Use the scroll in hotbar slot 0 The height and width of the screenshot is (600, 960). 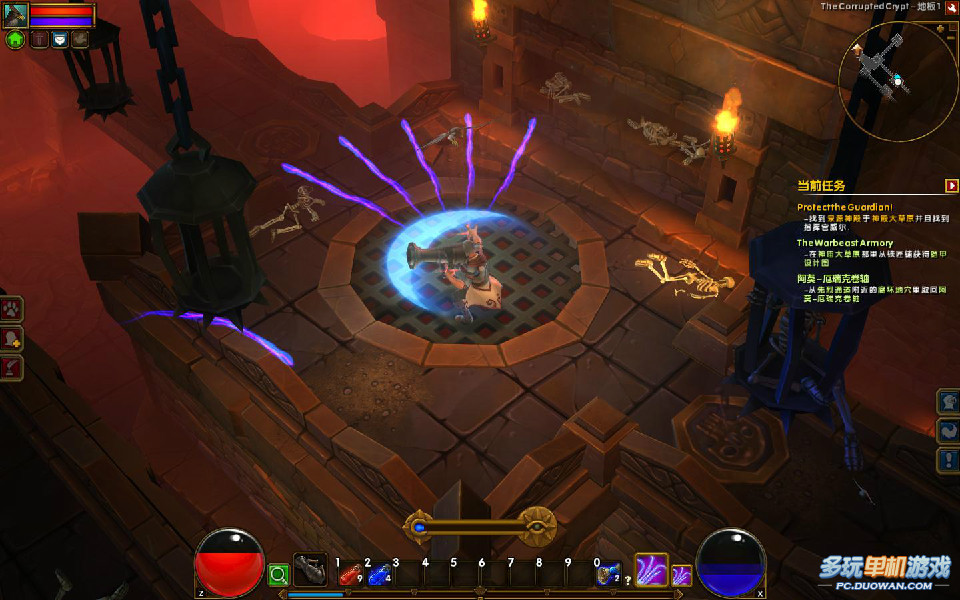pos(607,574)
